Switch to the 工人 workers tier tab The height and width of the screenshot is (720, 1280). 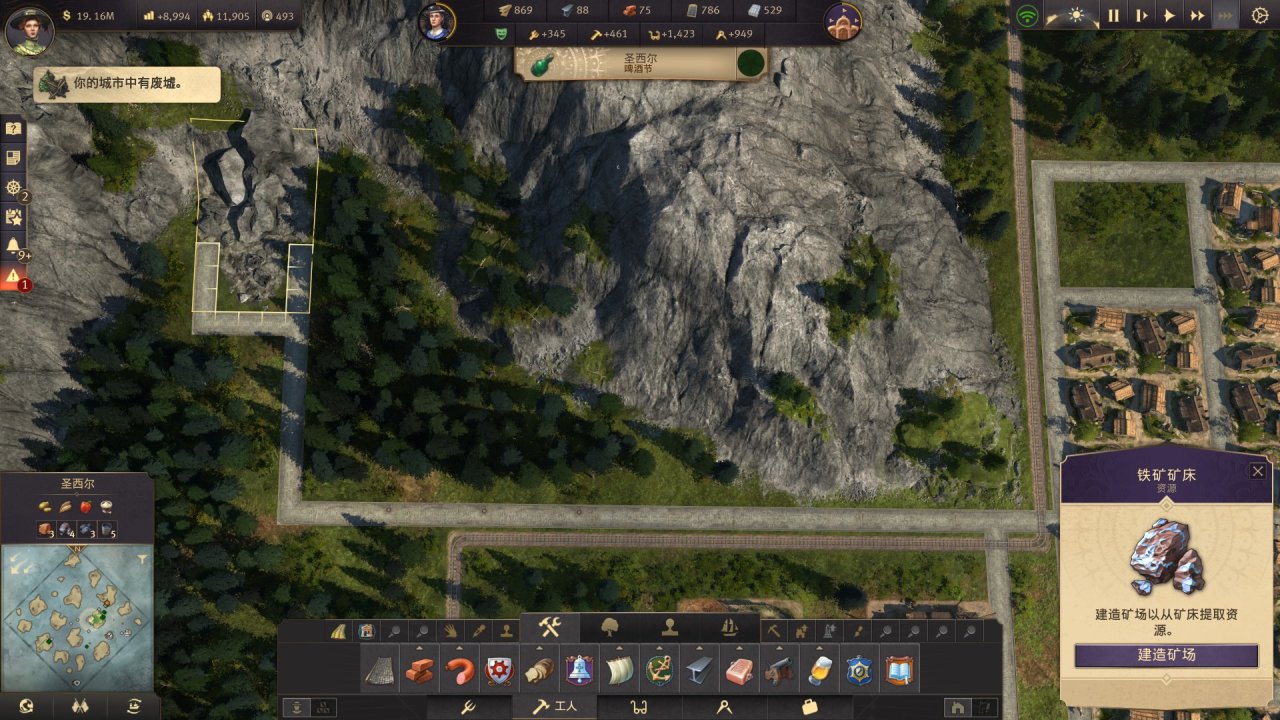pos(555,707)
